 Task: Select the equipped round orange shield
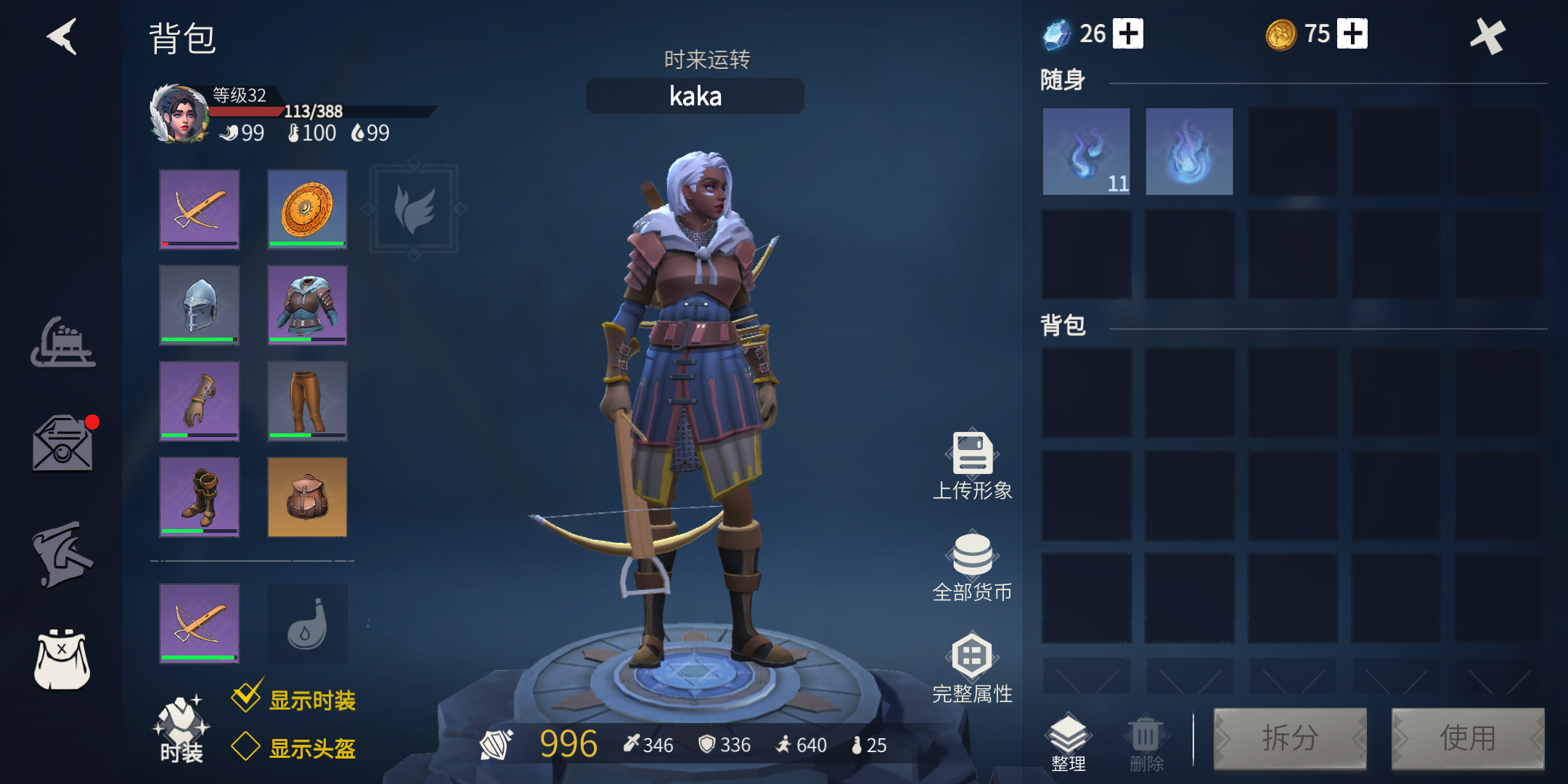tap(307, 209)
